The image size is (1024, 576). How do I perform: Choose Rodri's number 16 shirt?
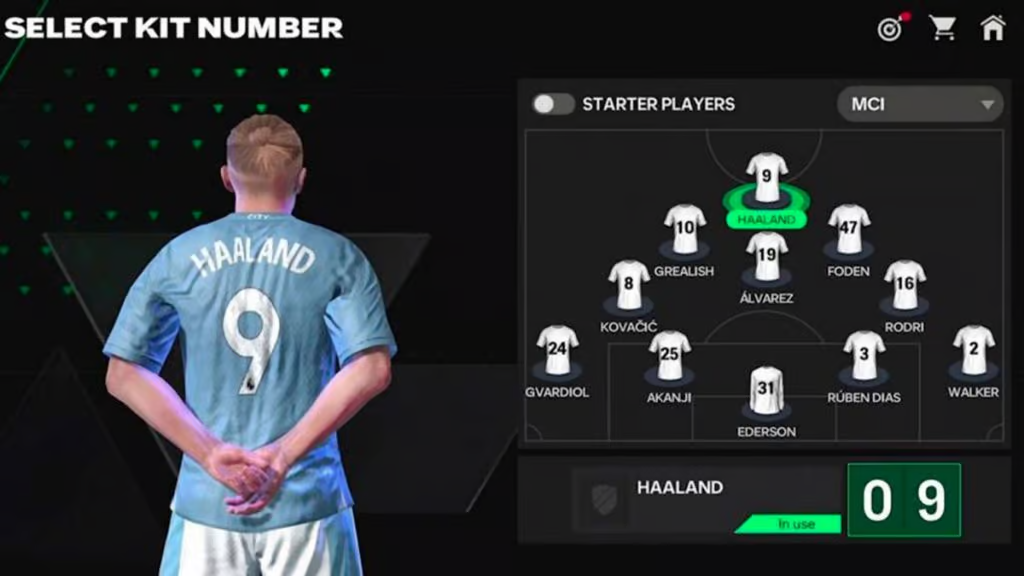904,285
